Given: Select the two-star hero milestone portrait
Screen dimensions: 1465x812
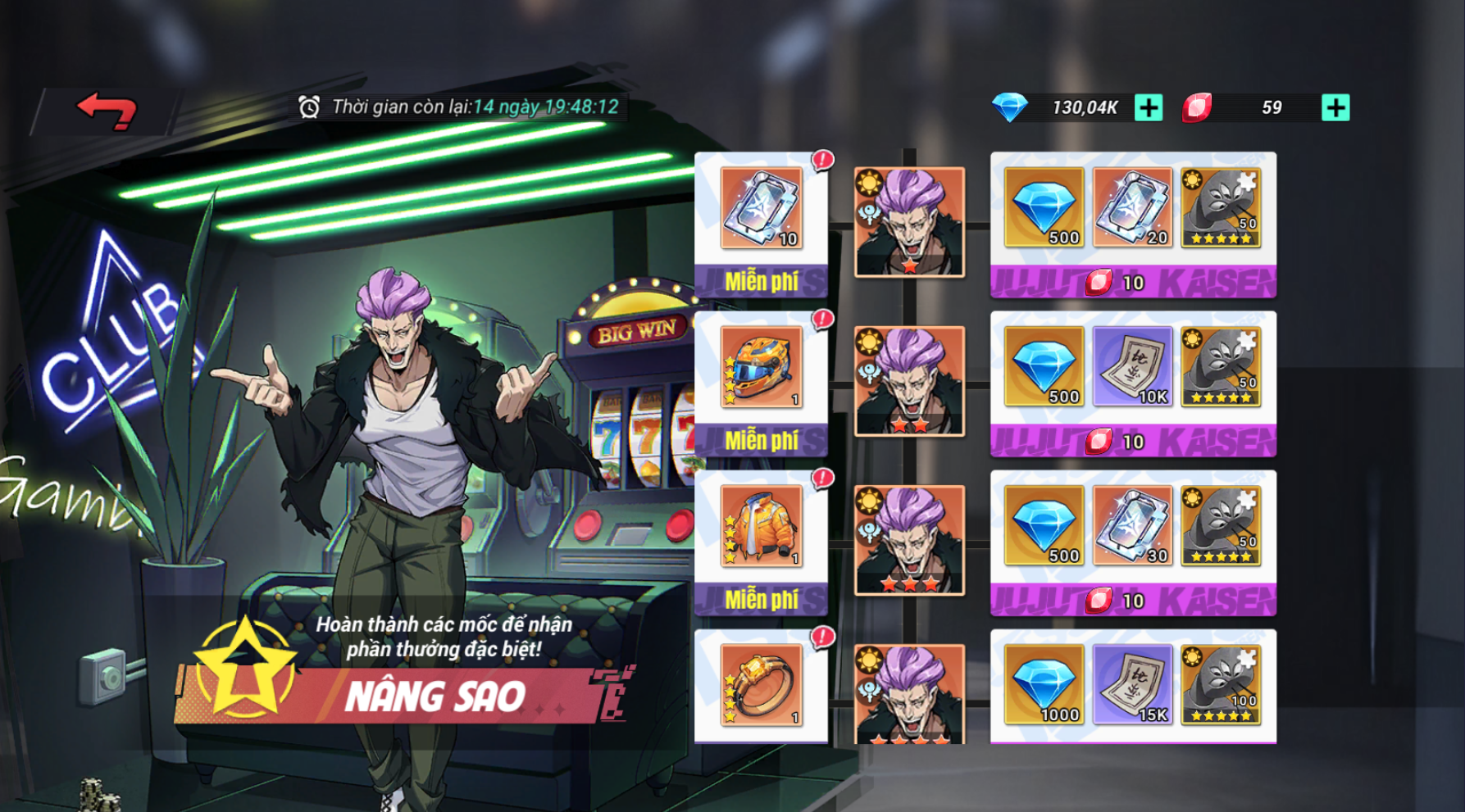Looking at the screenshot, I should [x=909, y=381].
